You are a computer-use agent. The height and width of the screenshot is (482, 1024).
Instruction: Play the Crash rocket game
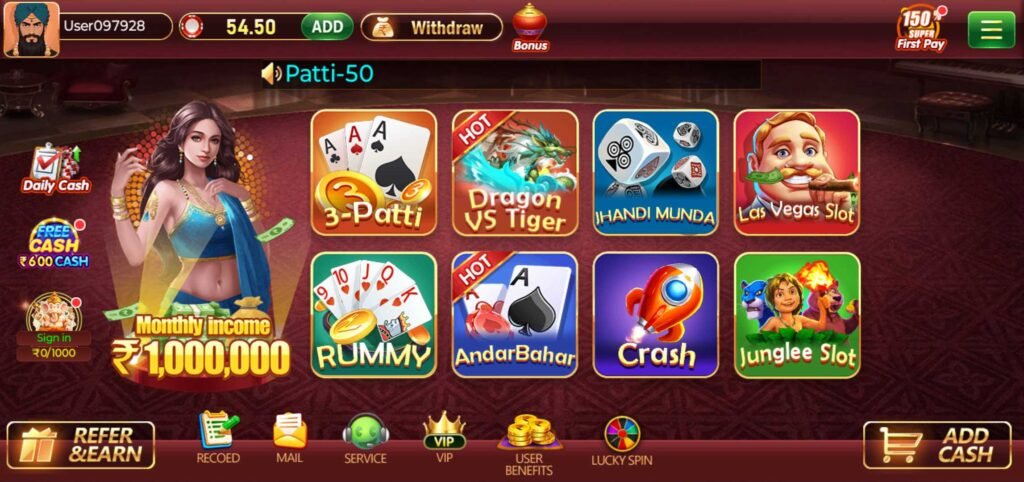click(x=656, y=314)
